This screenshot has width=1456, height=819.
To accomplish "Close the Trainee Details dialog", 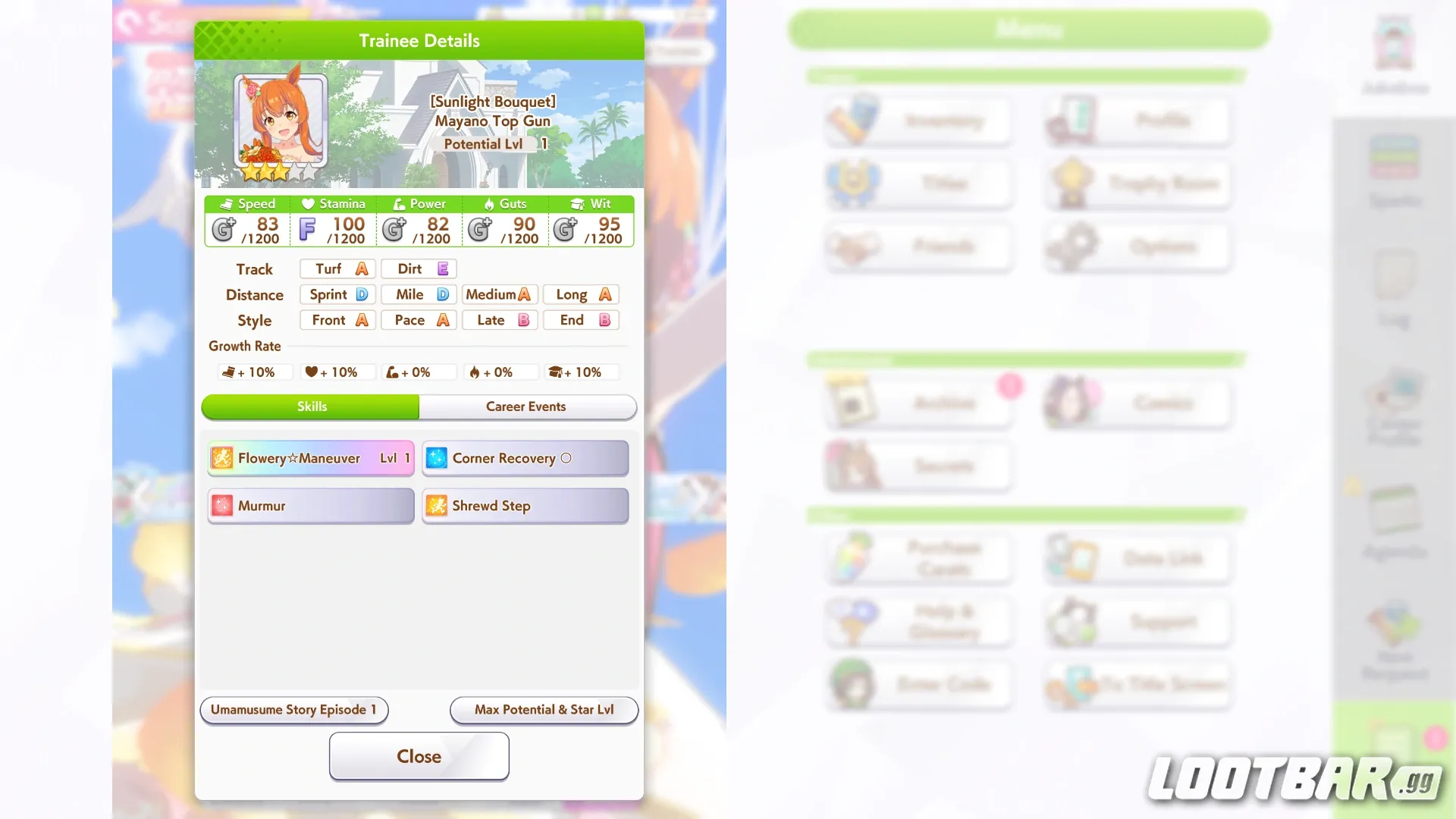I will coord(419,756).
